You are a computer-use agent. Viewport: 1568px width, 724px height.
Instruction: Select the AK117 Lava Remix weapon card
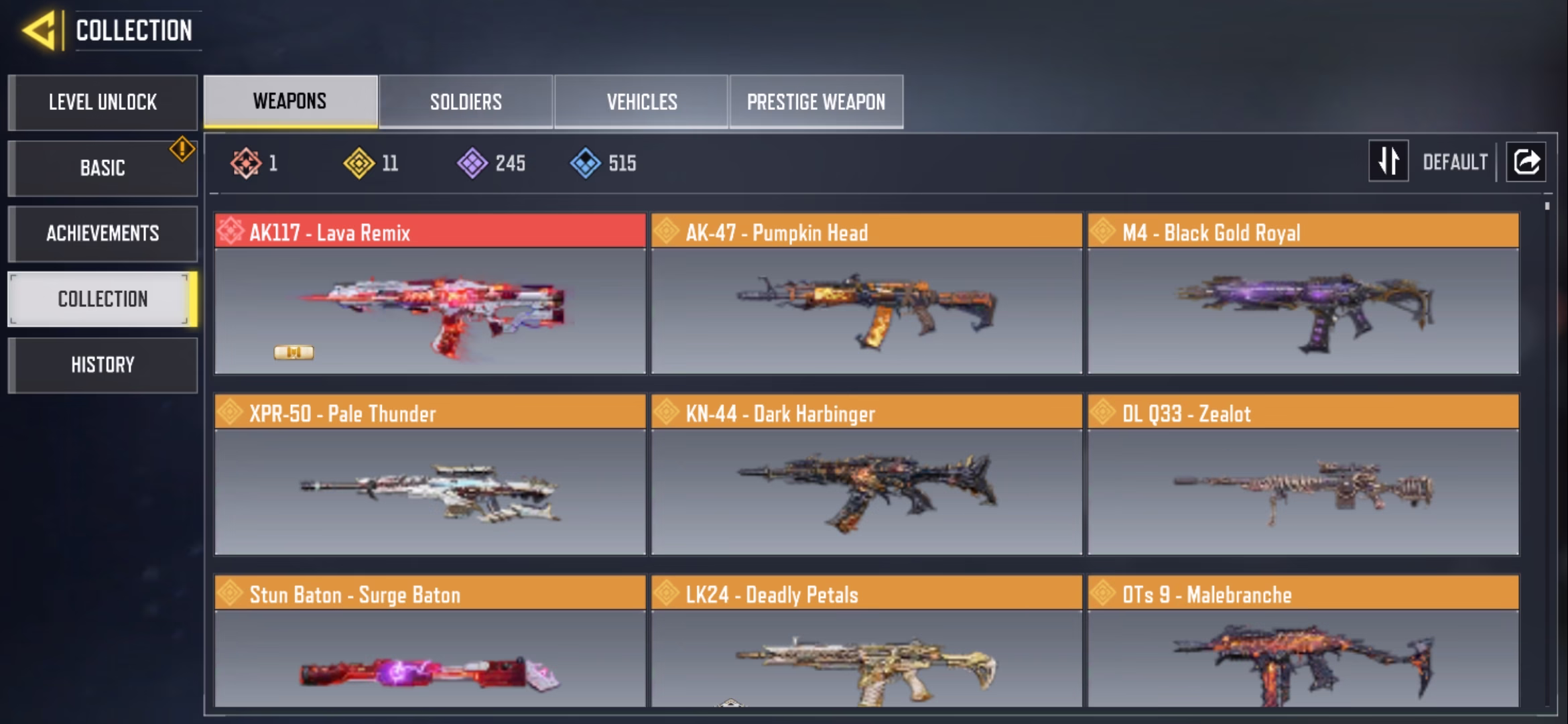[430, 294]
